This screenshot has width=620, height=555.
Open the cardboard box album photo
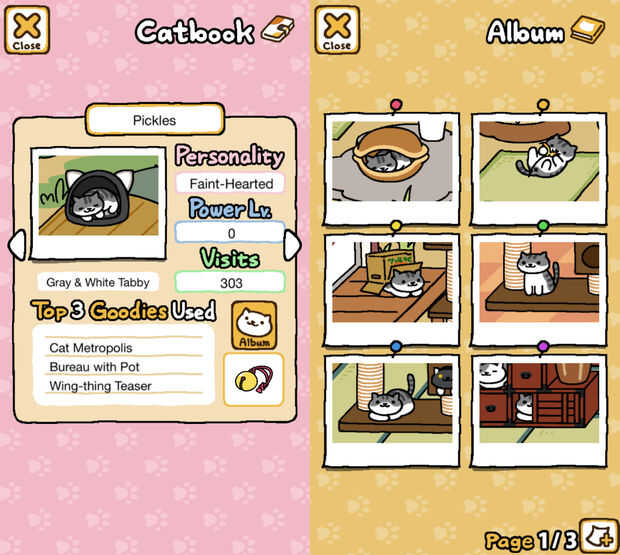click(392, 282)
